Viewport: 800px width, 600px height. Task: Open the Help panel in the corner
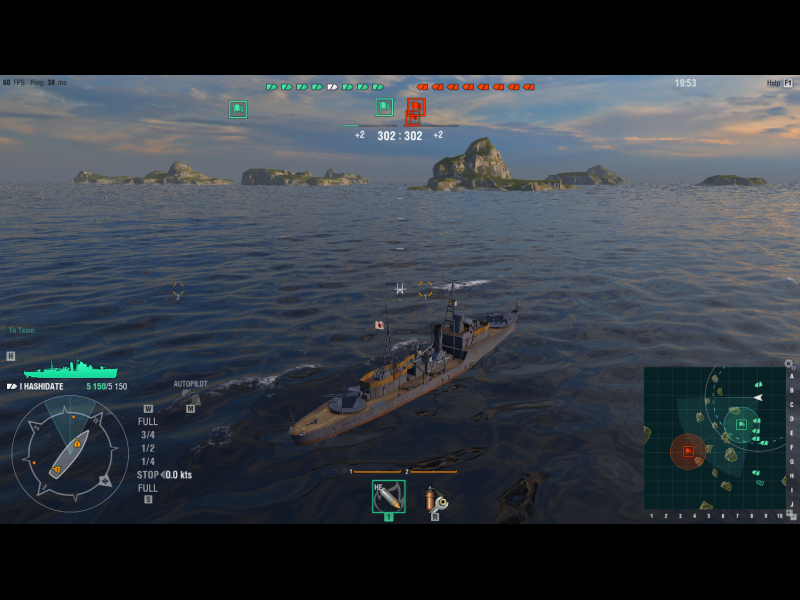779,83
